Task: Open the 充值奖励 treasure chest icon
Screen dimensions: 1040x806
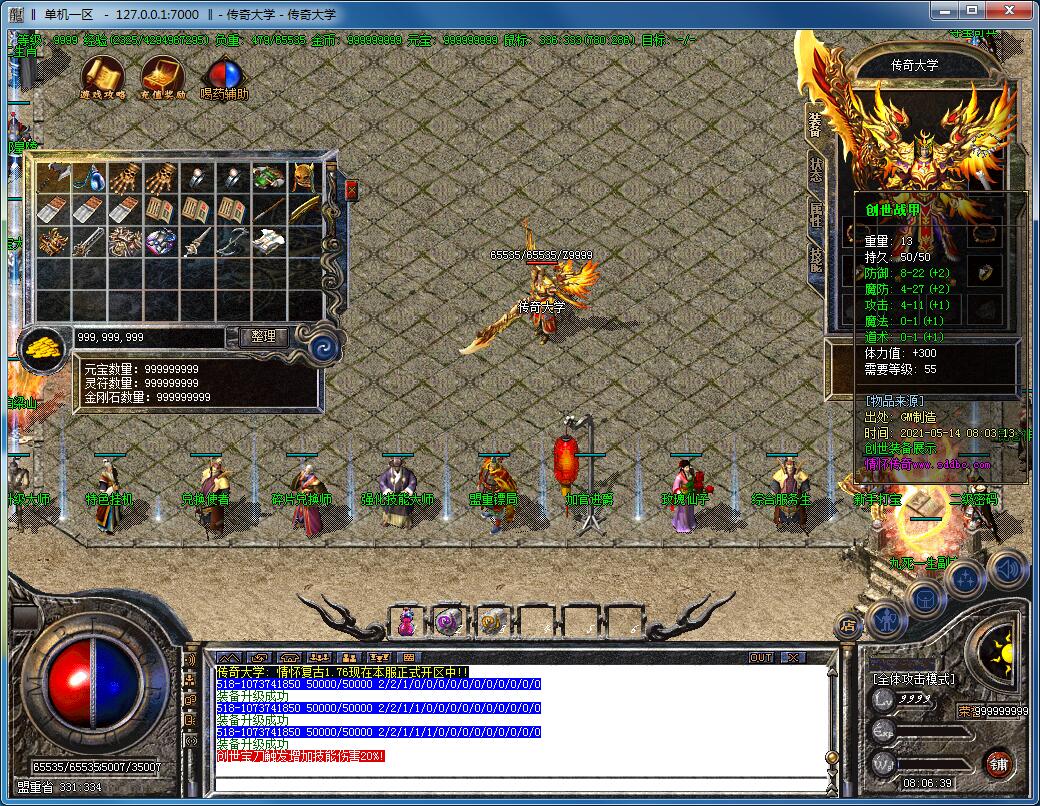Action: [162, 74]
